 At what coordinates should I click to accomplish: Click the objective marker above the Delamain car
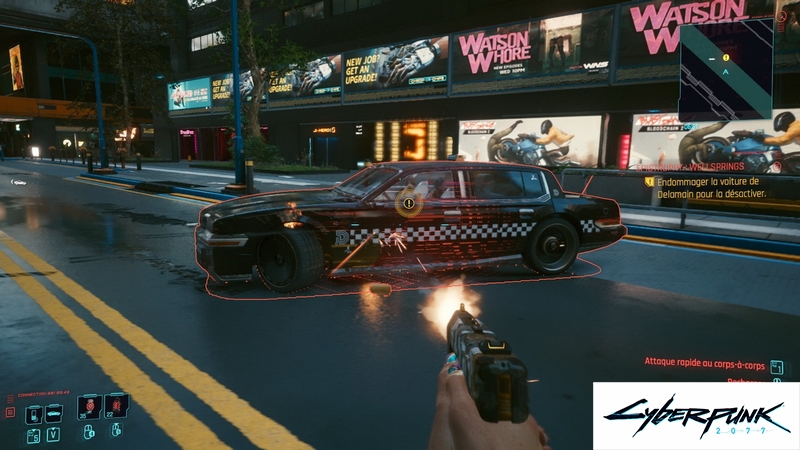pos(407,203)
